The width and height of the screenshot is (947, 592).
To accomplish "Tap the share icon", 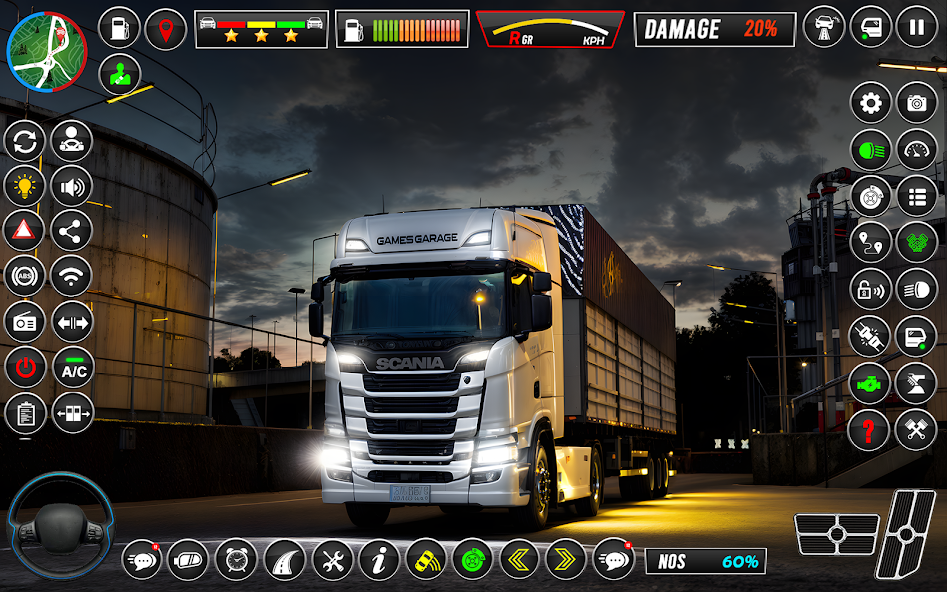I will (72, 231).
